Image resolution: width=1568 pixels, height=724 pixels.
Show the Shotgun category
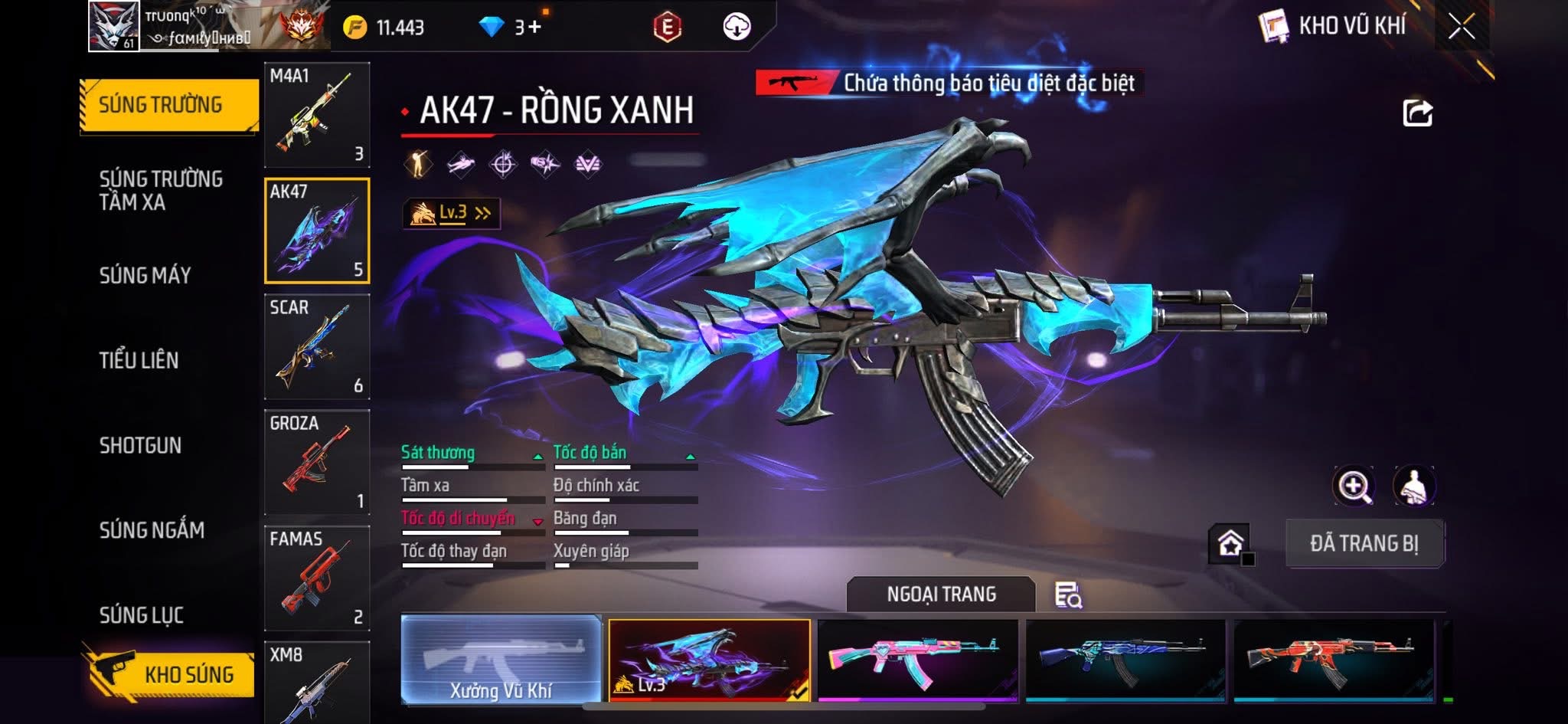pyautogui.click(x=140, y=445)
